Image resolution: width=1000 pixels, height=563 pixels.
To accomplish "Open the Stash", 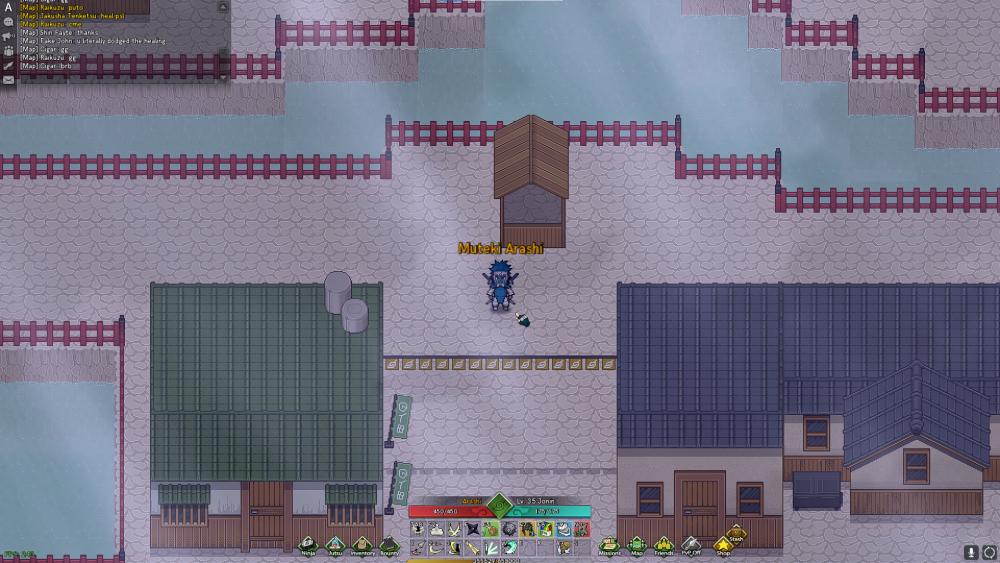I will tap(736, 532).
